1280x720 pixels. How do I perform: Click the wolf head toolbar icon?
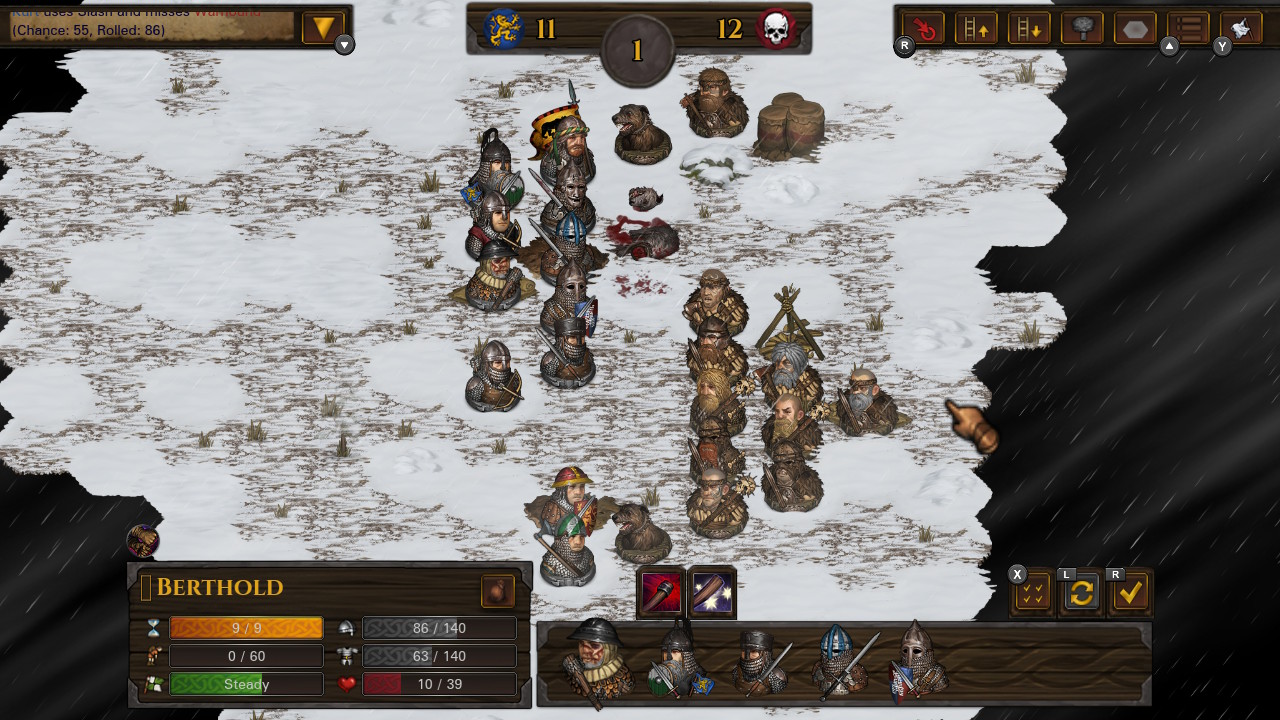(x=1240, y=28)
